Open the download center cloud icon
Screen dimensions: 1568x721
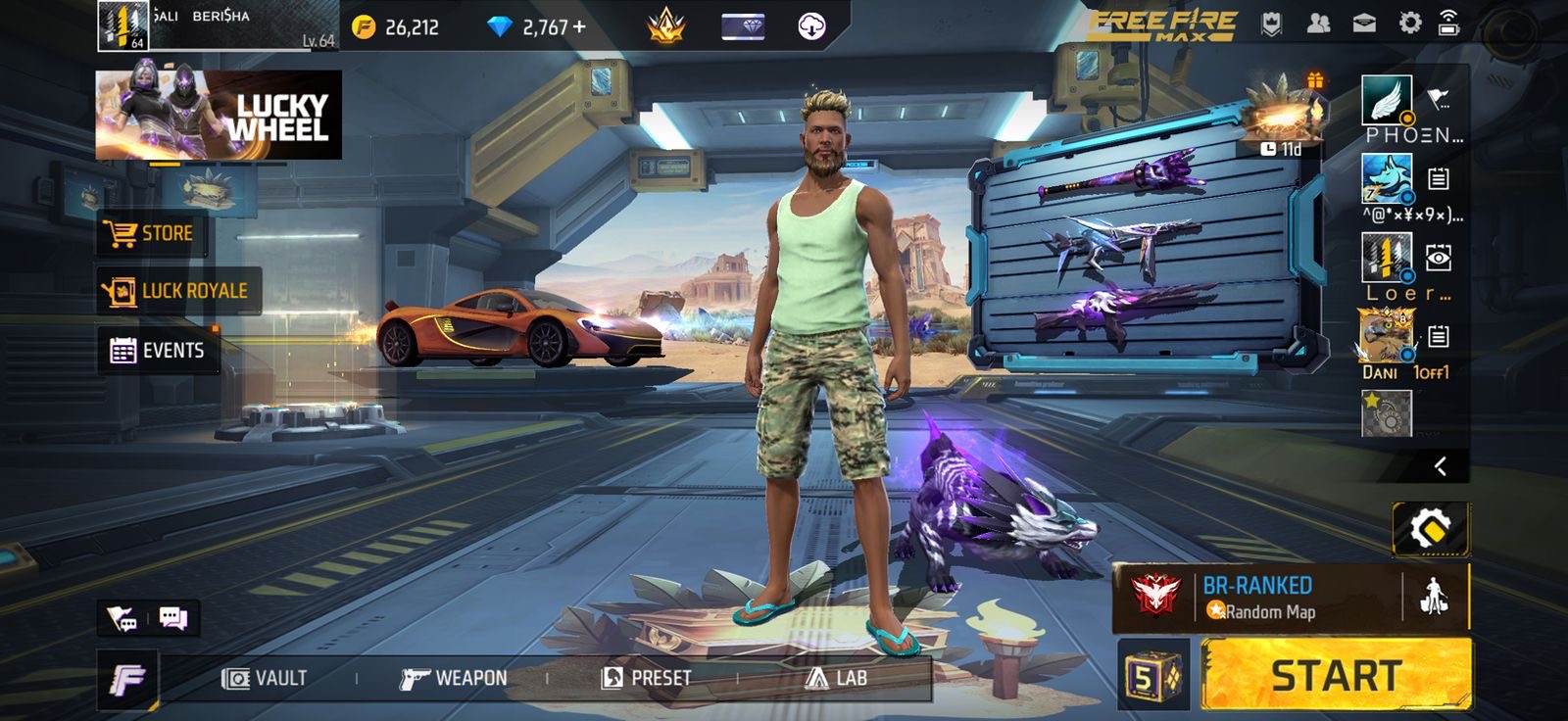click(x=811, y=26)
